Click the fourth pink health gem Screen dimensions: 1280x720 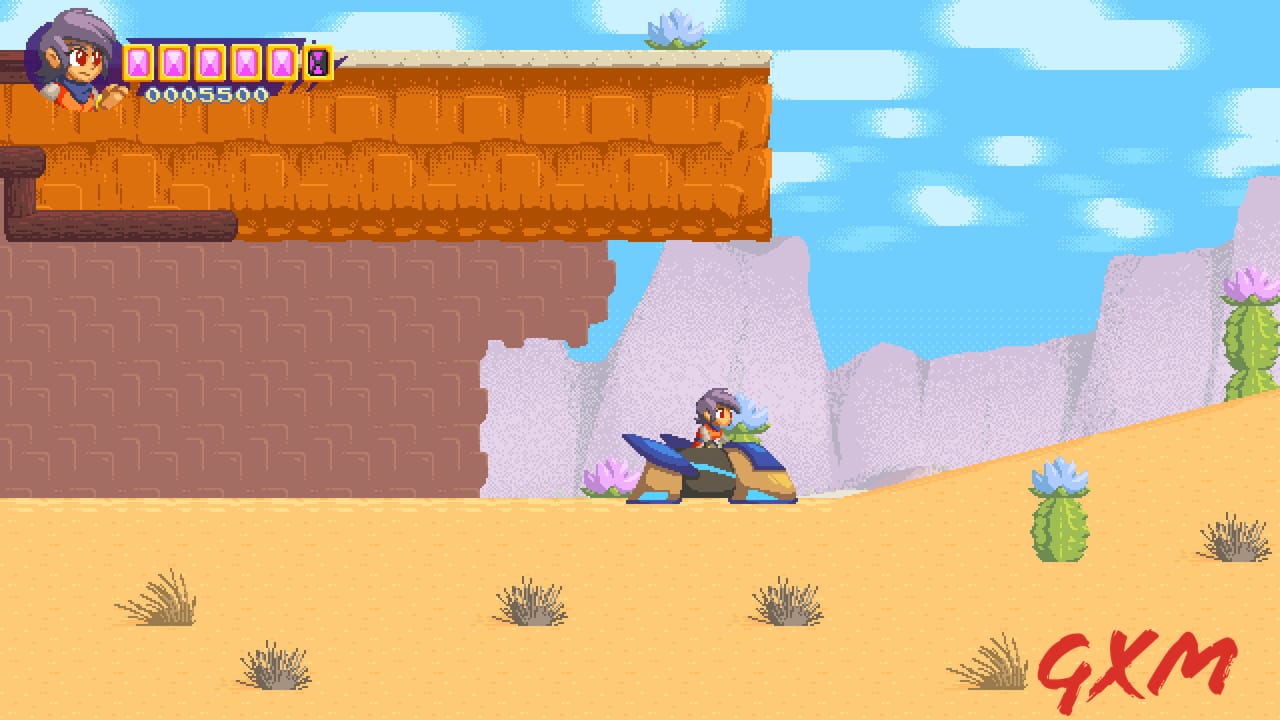[x=247, y=63]
